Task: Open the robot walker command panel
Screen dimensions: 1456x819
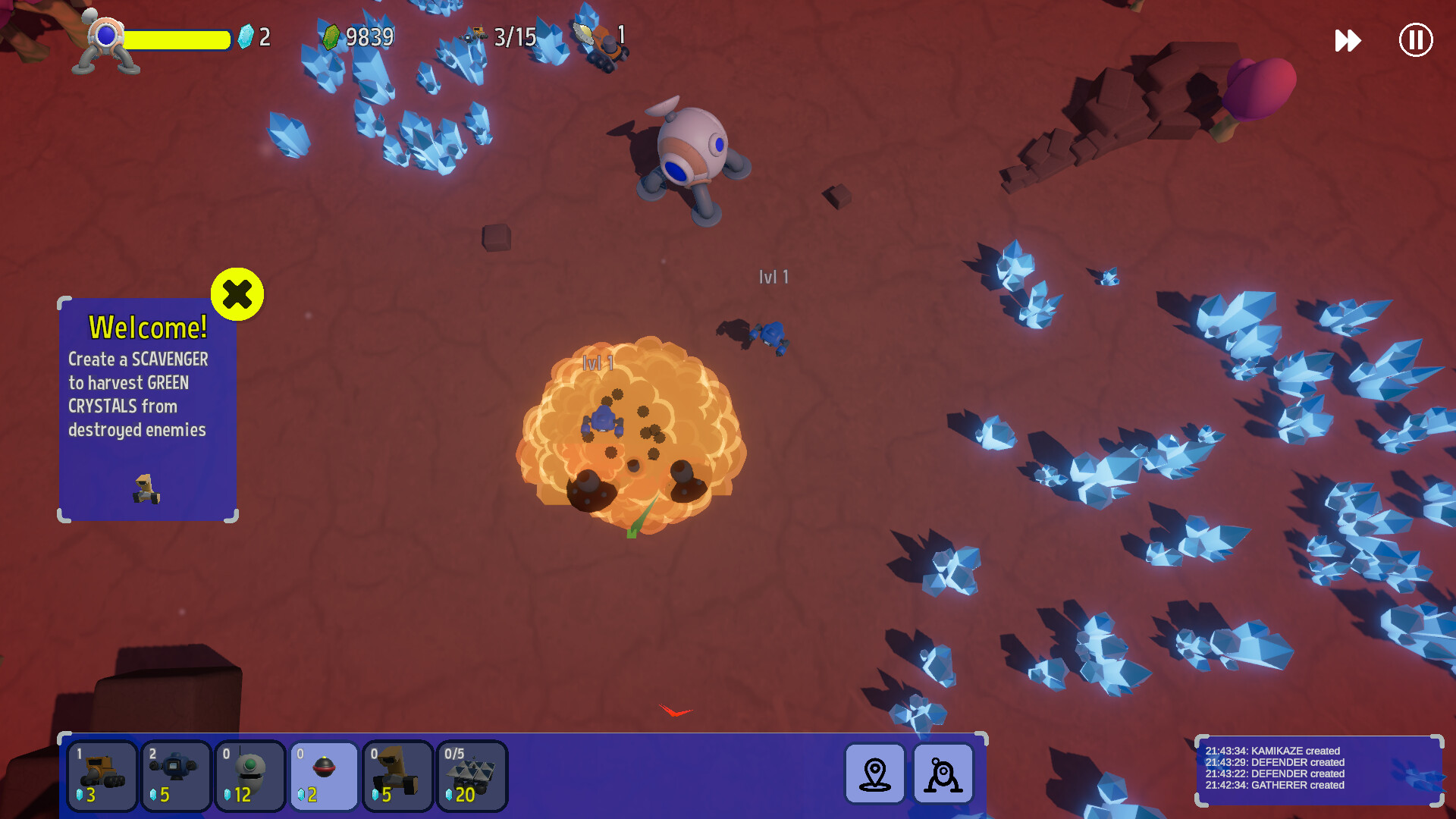Action: [943, 774]
